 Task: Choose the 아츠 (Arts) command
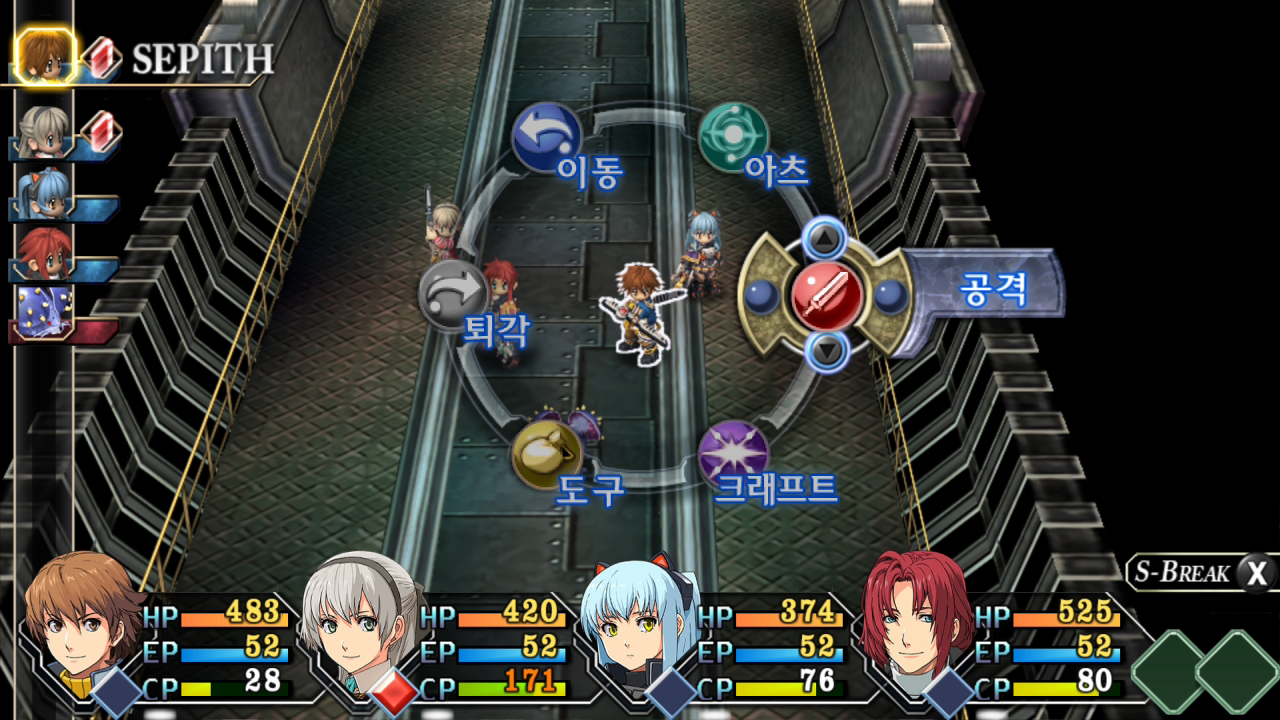(x=733, y=137)
